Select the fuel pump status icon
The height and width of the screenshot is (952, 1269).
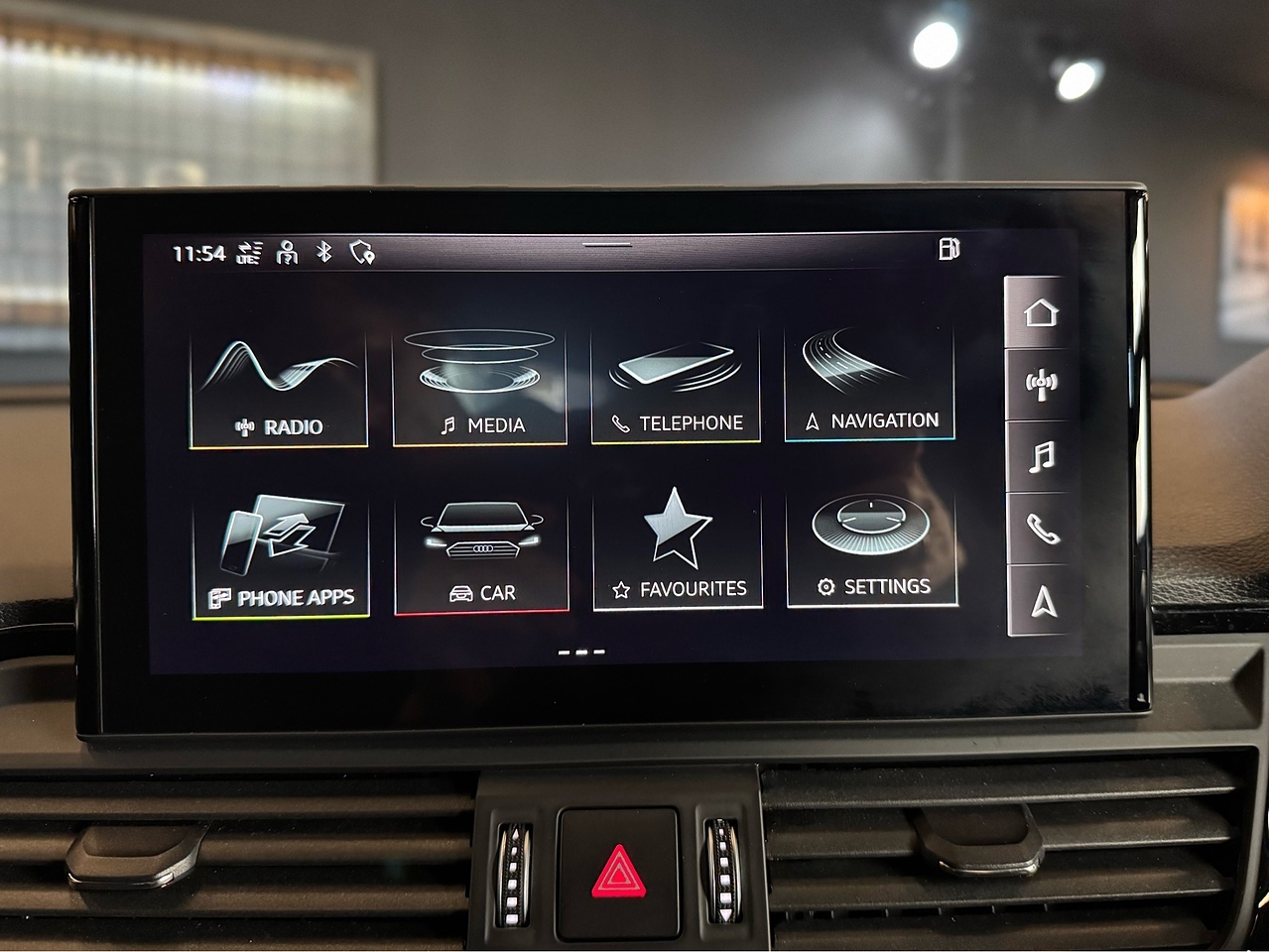pyautogui.click(x=949, y=249)
